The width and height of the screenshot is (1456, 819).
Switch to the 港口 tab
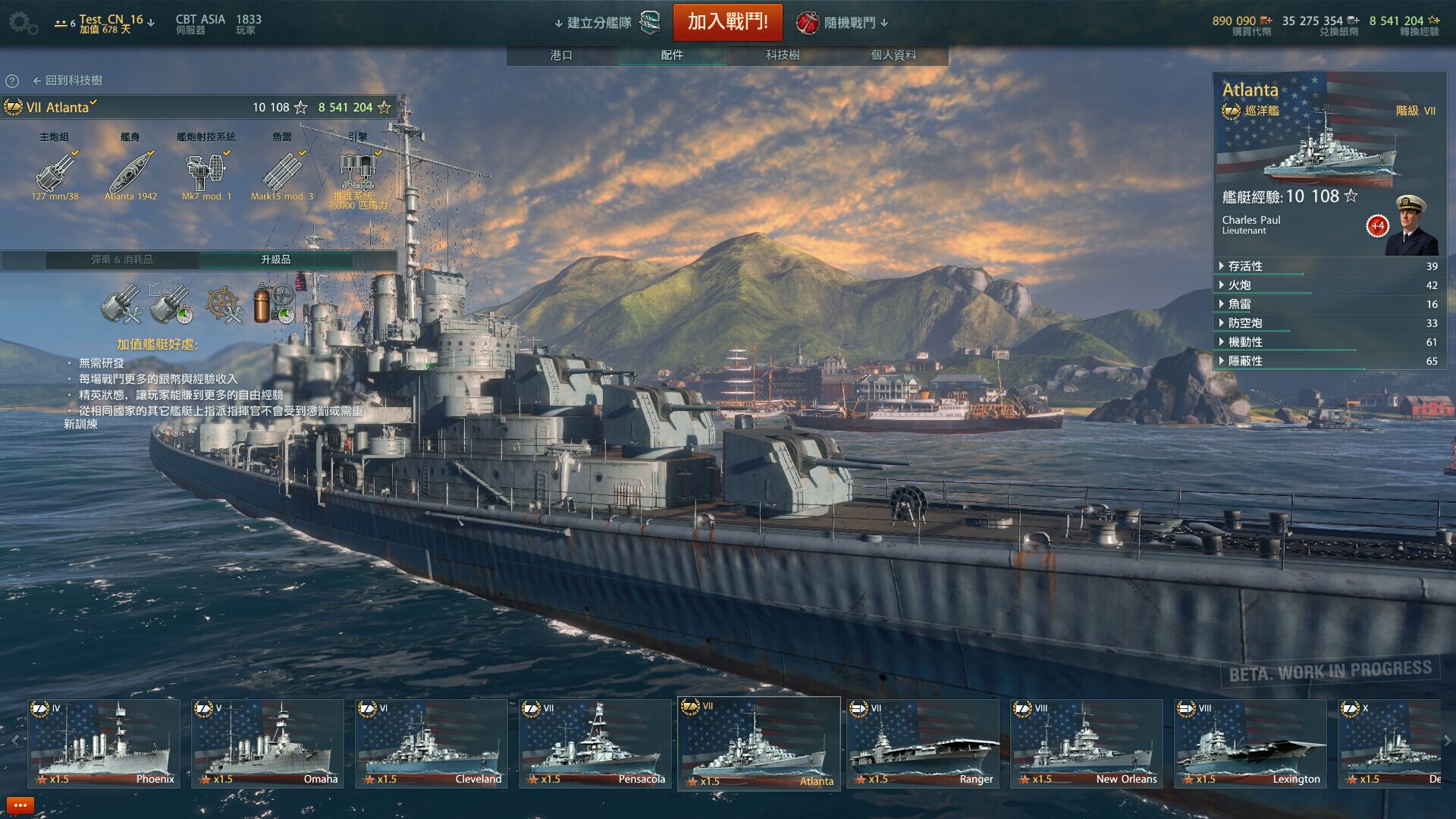pyautogui.click(x=561, y=55)
